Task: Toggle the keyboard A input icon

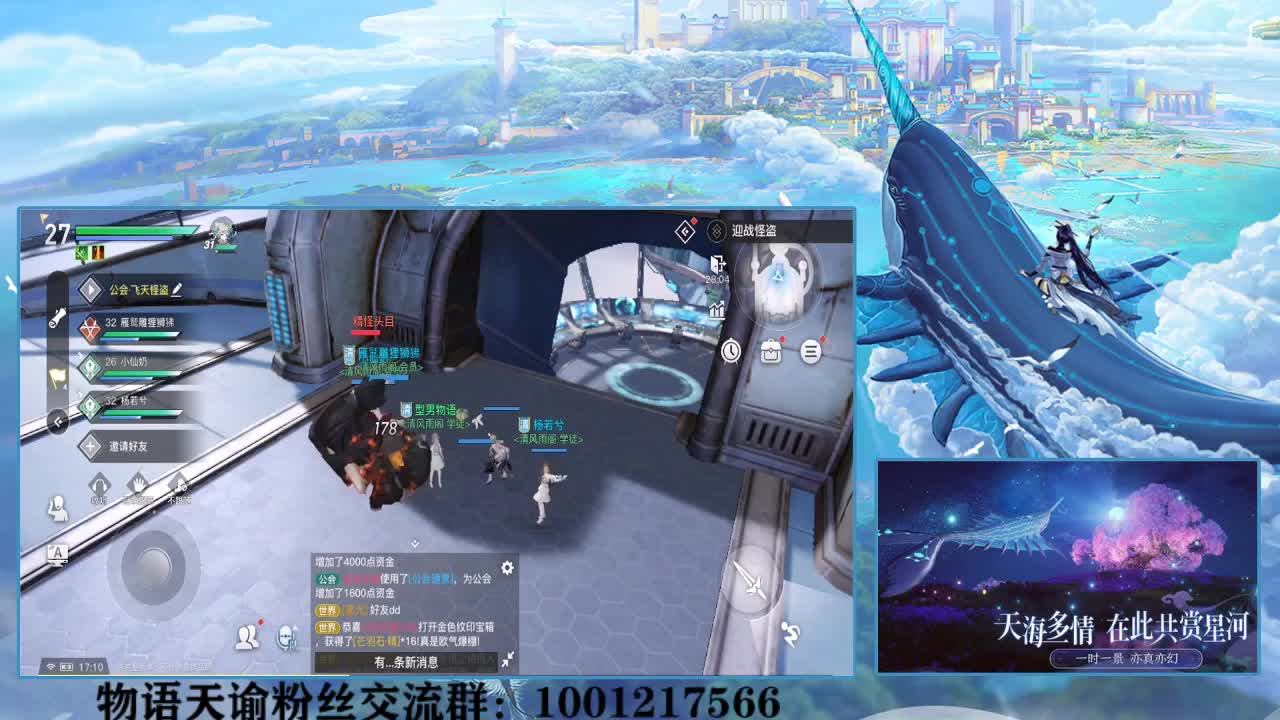Action: click(x=58, y=555)
